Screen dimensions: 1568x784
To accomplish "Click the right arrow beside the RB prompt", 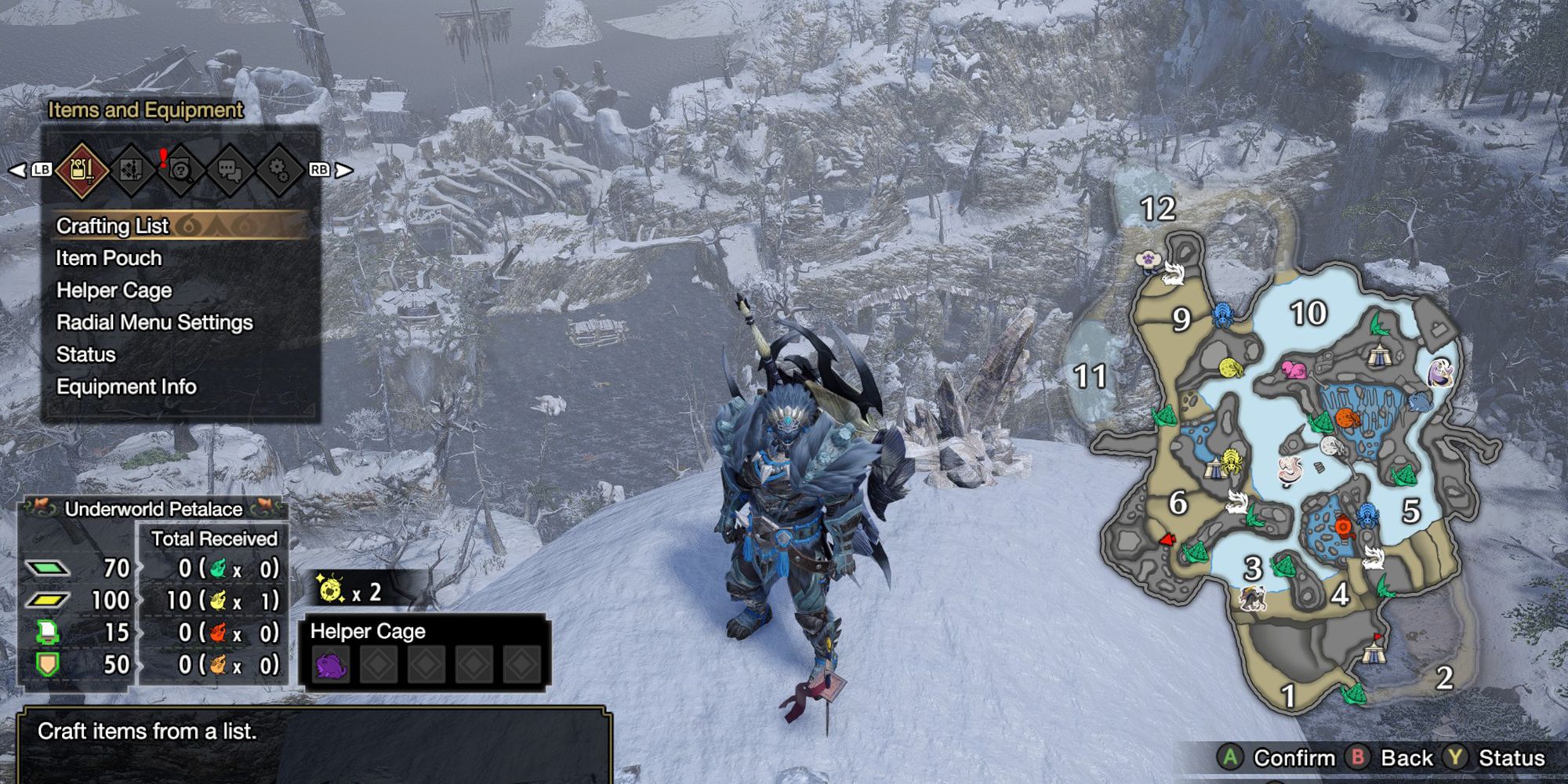I will pos(341,171).
